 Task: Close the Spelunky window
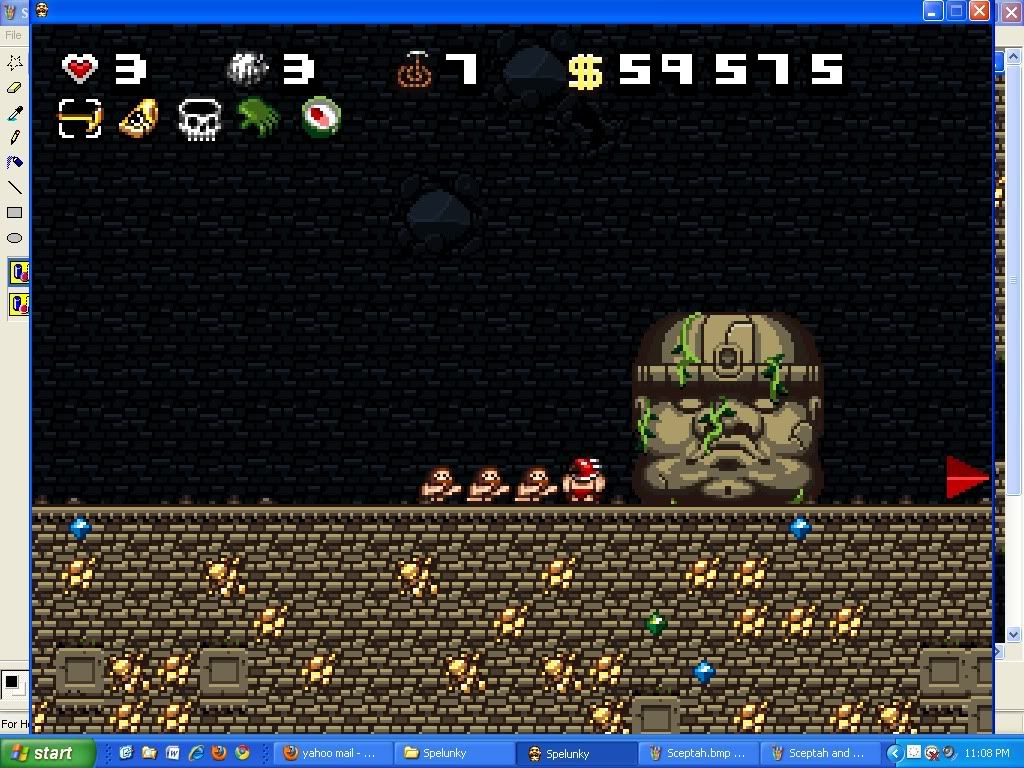(979, 11)
